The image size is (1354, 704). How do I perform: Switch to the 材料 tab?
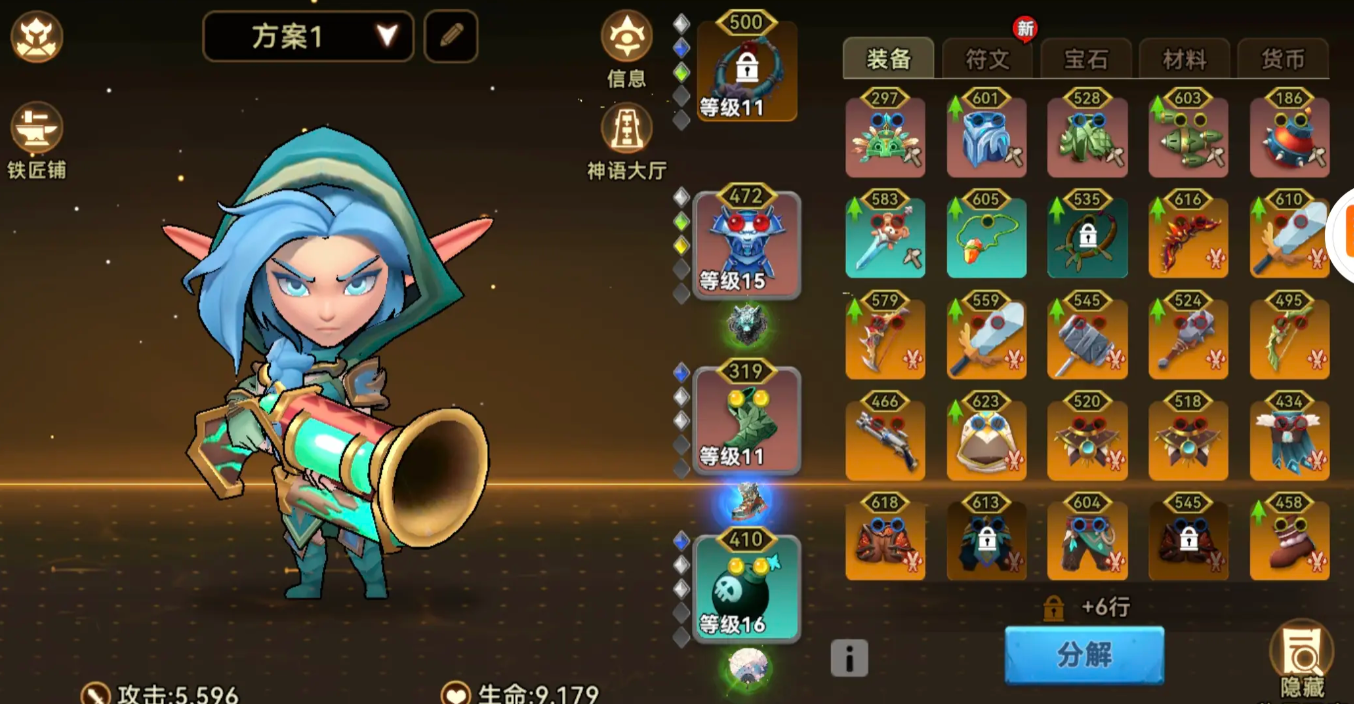(x=1184, y=60)
